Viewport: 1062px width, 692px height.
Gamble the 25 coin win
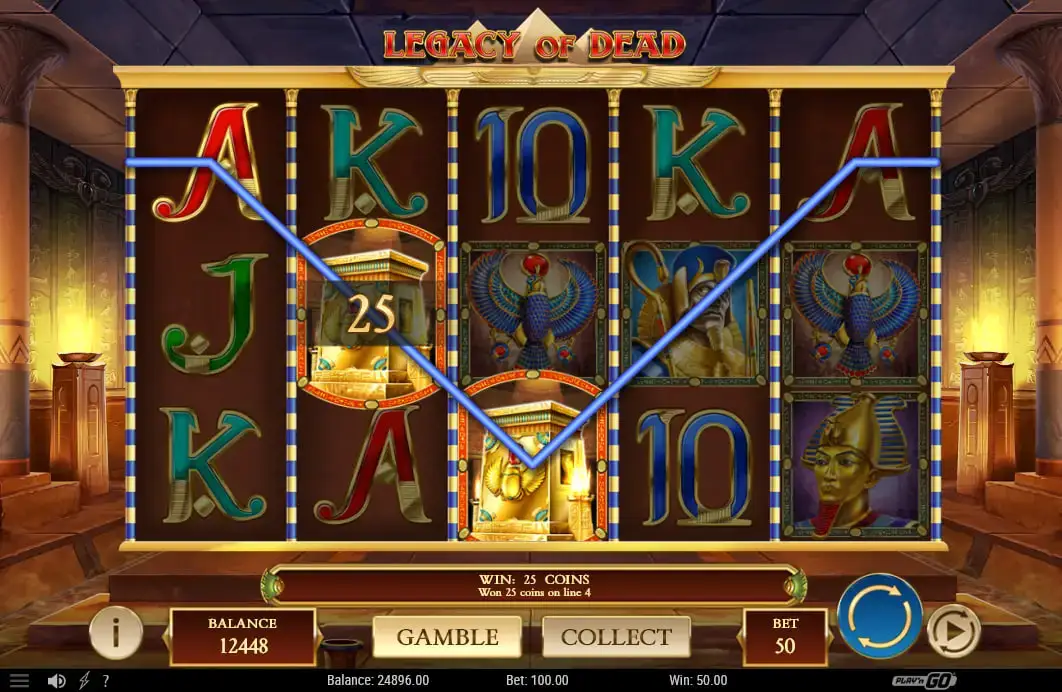click(x=447, y=637)
